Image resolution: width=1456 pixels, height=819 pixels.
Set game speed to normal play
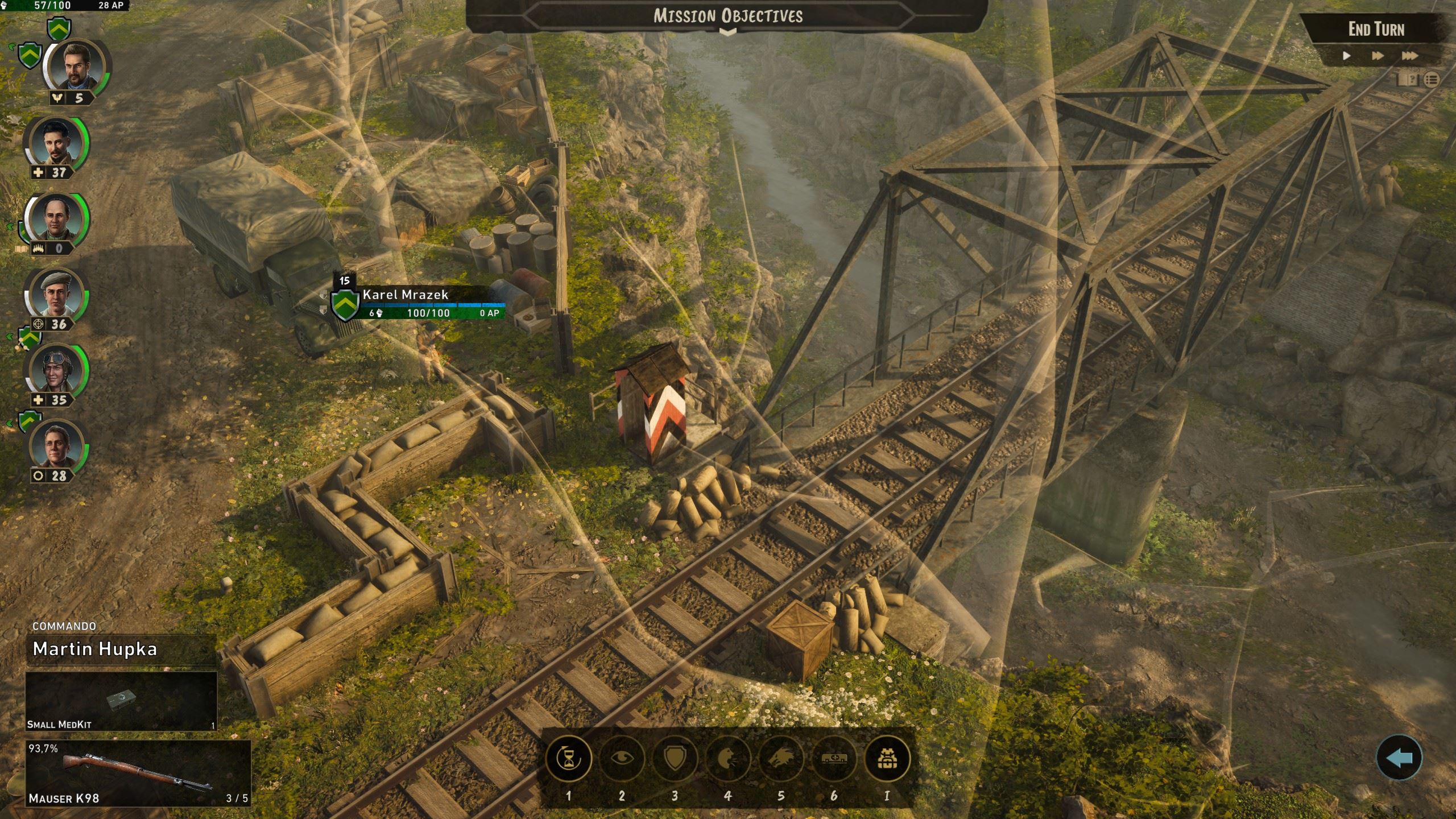click(x=1346, y=56)
